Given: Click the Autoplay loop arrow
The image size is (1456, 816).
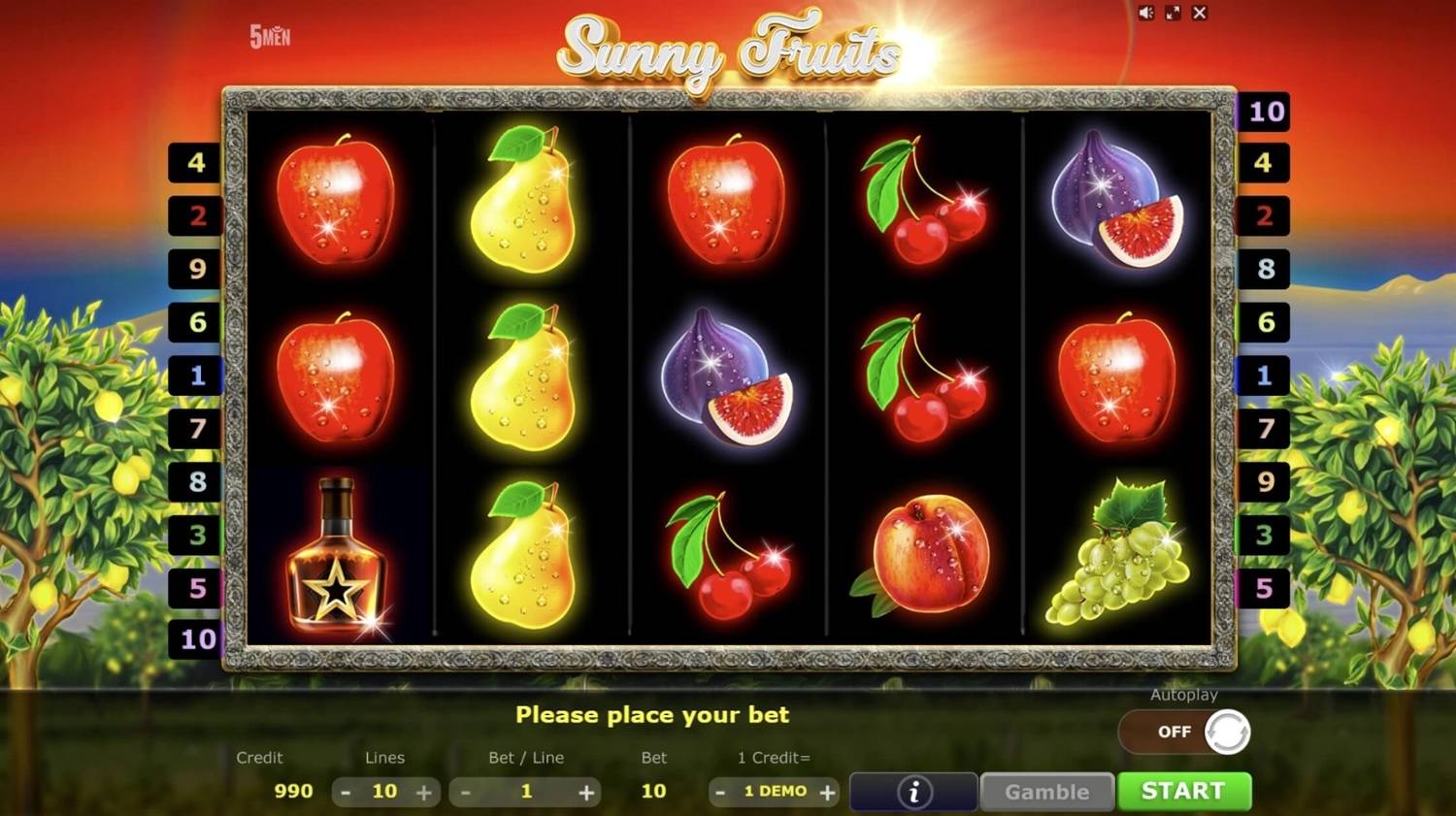Looking at the screenshot, I should [x=1229, y=731].
